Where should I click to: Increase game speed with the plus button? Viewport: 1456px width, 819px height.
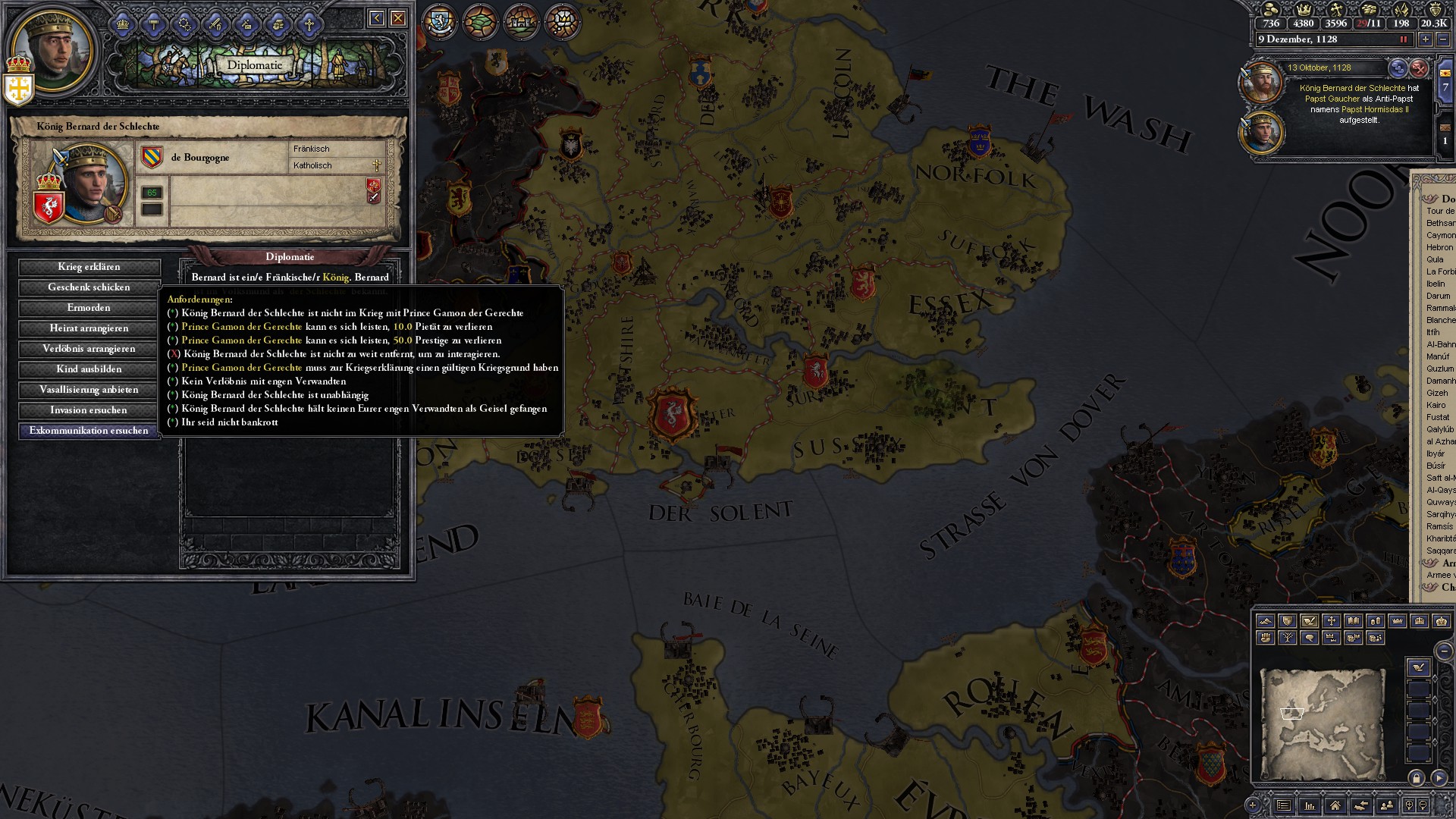pyautogui.click(x=1426, y=39)
